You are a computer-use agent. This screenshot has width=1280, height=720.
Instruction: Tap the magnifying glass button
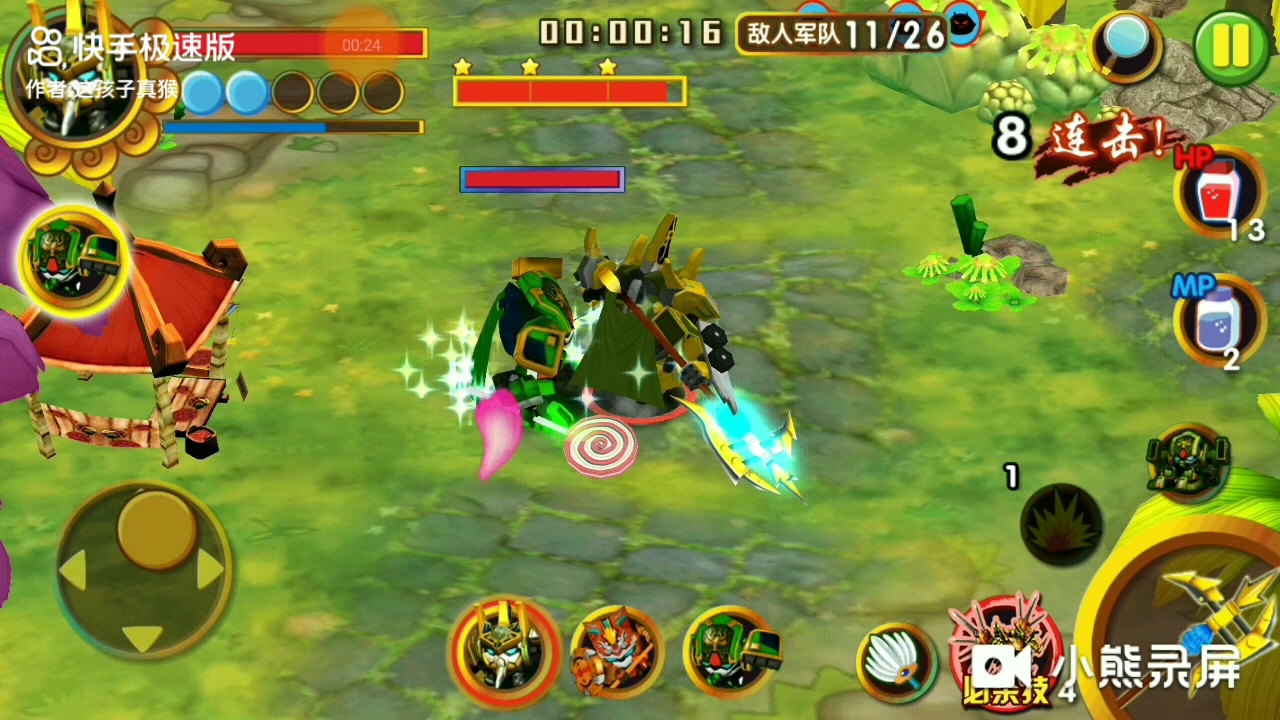coord(1126,45)
